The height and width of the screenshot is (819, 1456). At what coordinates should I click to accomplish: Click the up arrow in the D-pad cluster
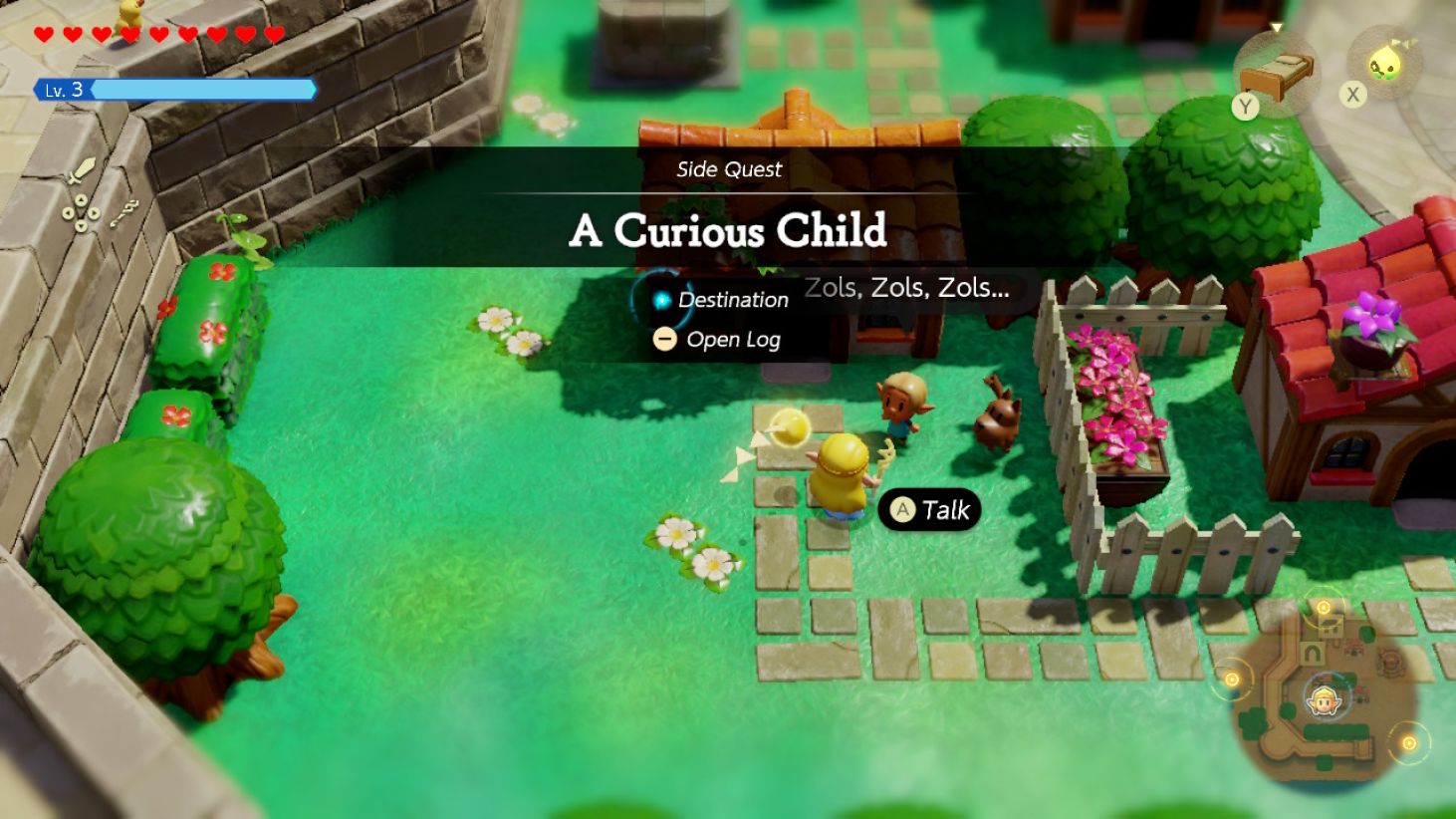(82, 199)
